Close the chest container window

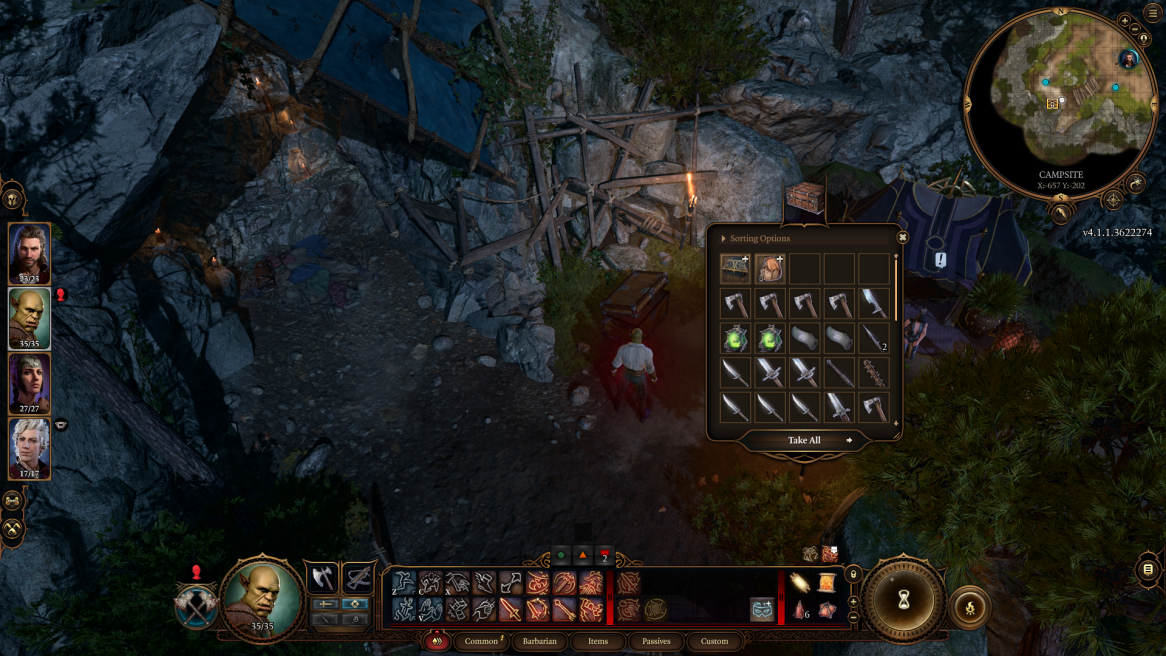902,238
